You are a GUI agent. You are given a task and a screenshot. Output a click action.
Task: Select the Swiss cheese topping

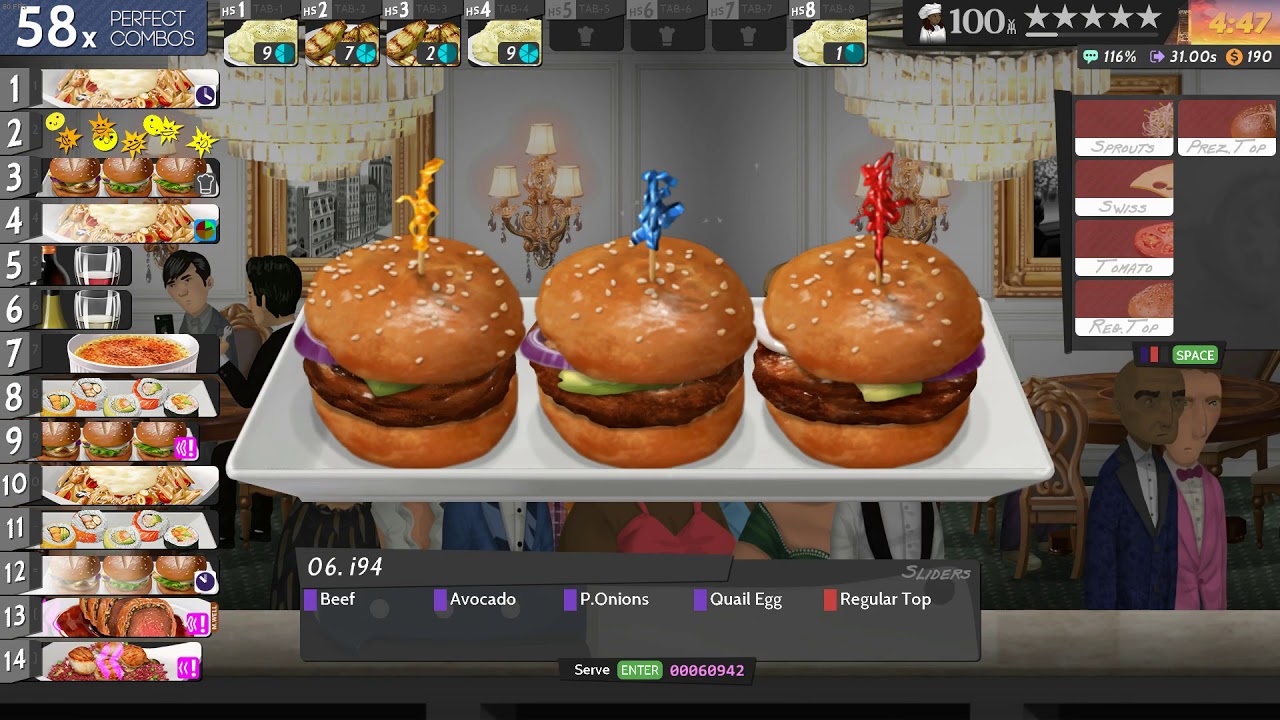(x=1125, y=190)
